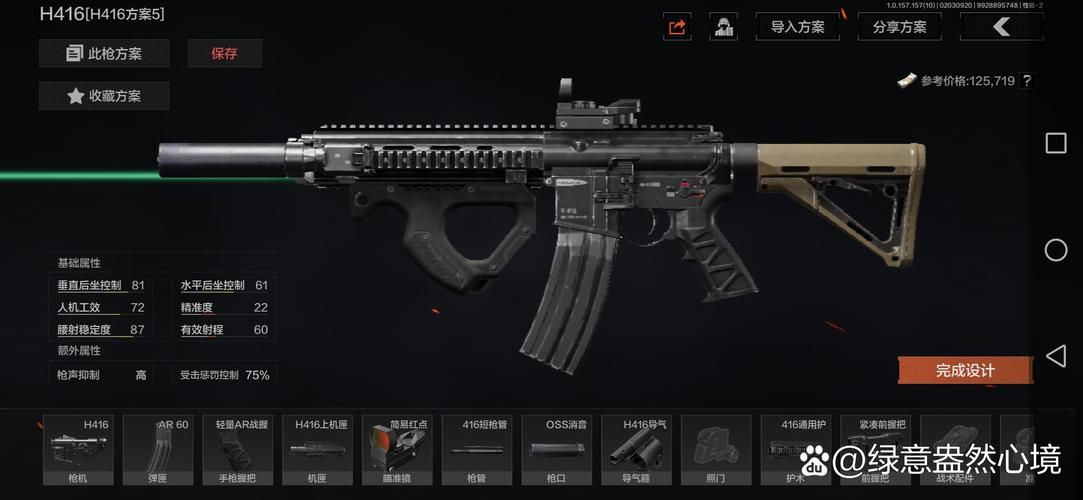Screen dimensions: 1083x500
Task: Confirm with the 完成设计 button
Action: pos(964,370)
